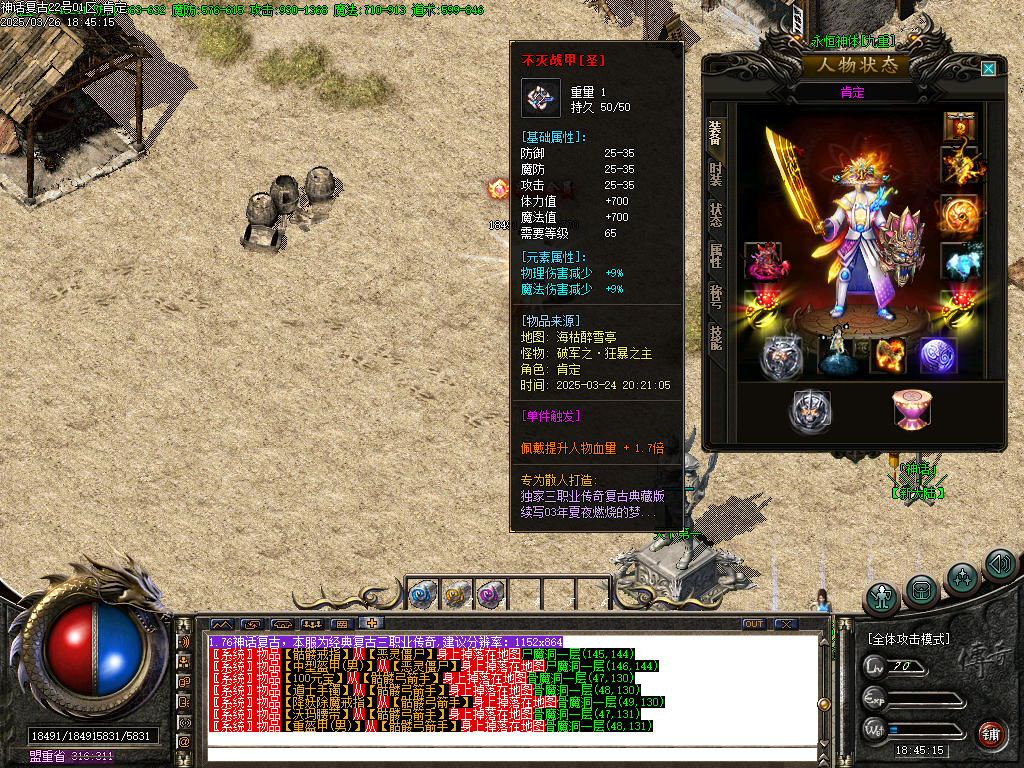Select the purple swirl orb equipment slot
Screen dimensions: 1024x768
coord(938,357)
